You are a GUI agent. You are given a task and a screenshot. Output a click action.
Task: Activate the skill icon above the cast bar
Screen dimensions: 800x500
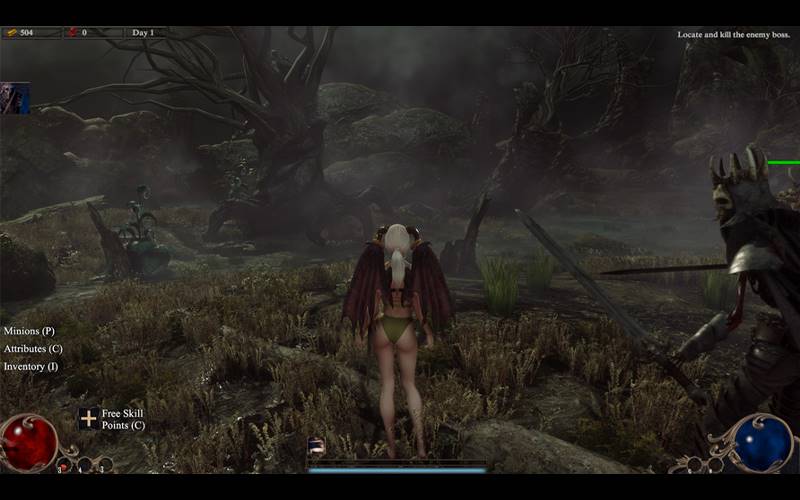pos(316,447)
